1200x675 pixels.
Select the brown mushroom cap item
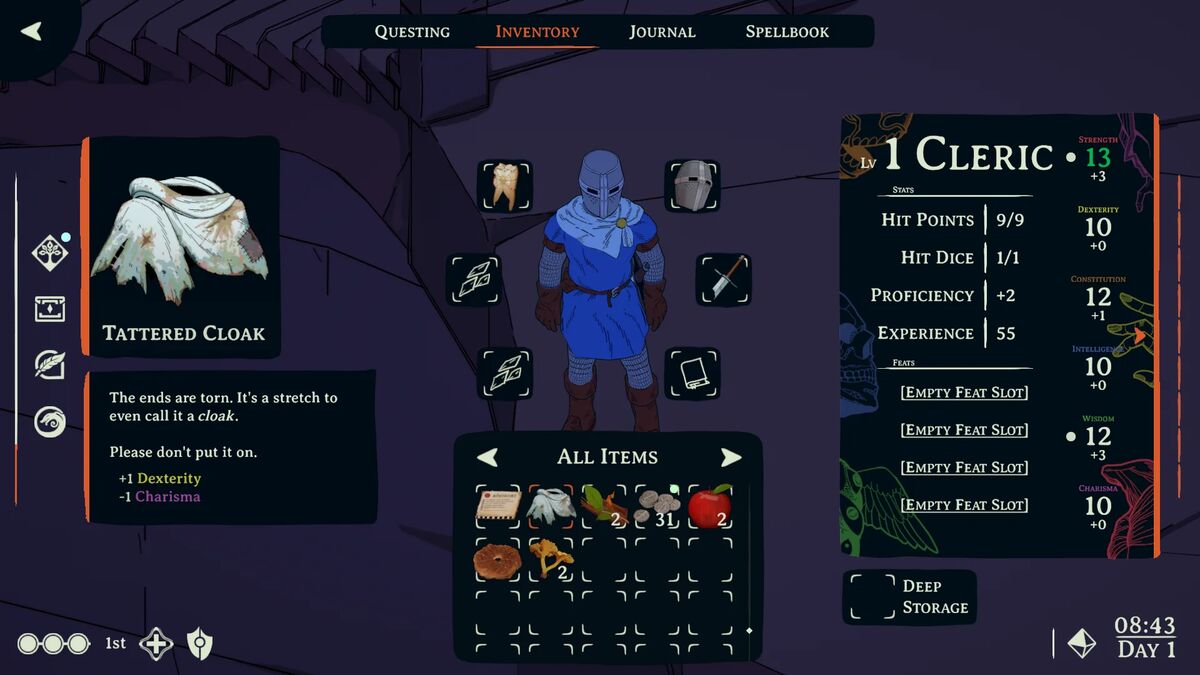[497, 560]
